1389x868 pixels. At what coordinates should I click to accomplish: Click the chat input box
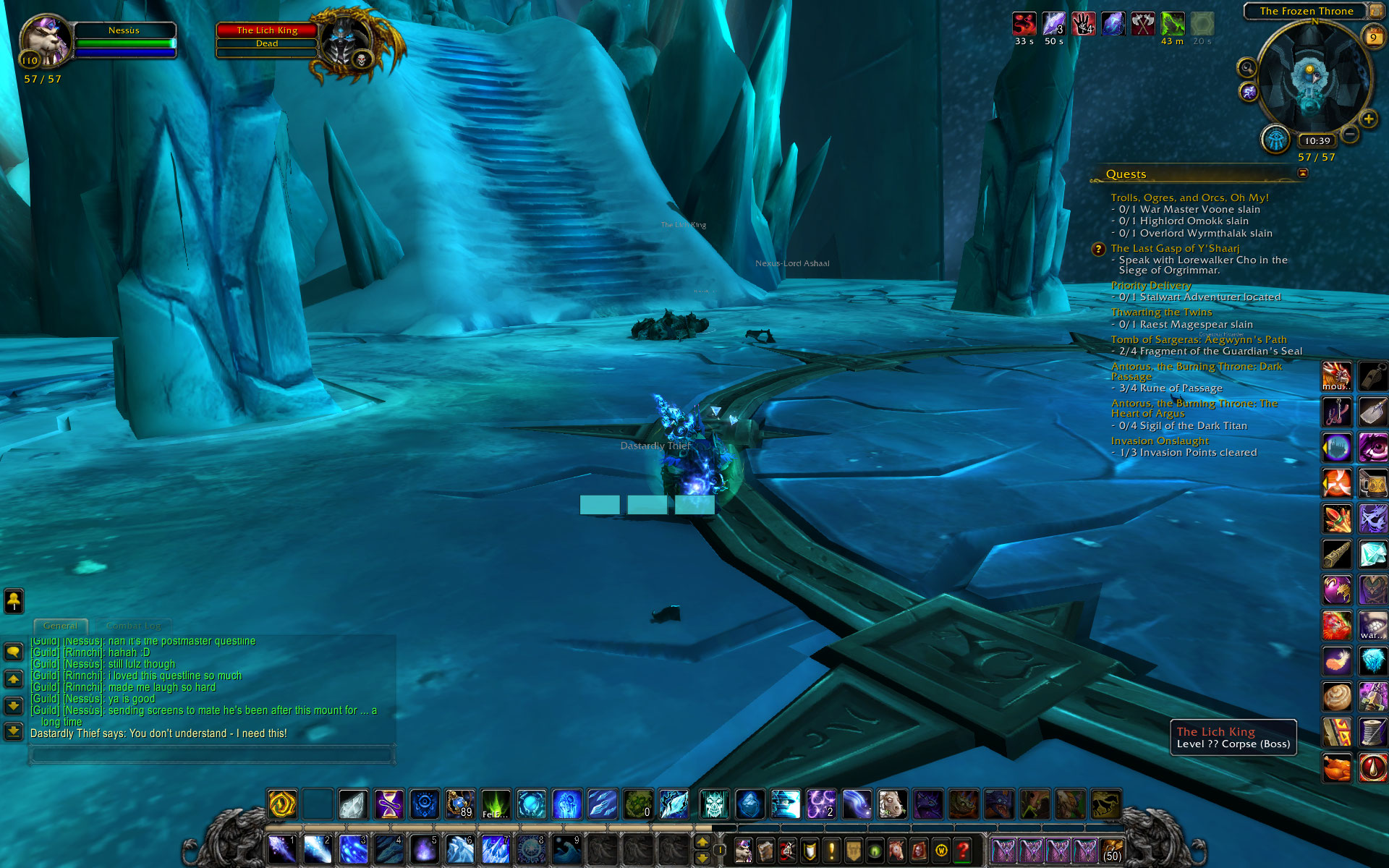(211, 755)
